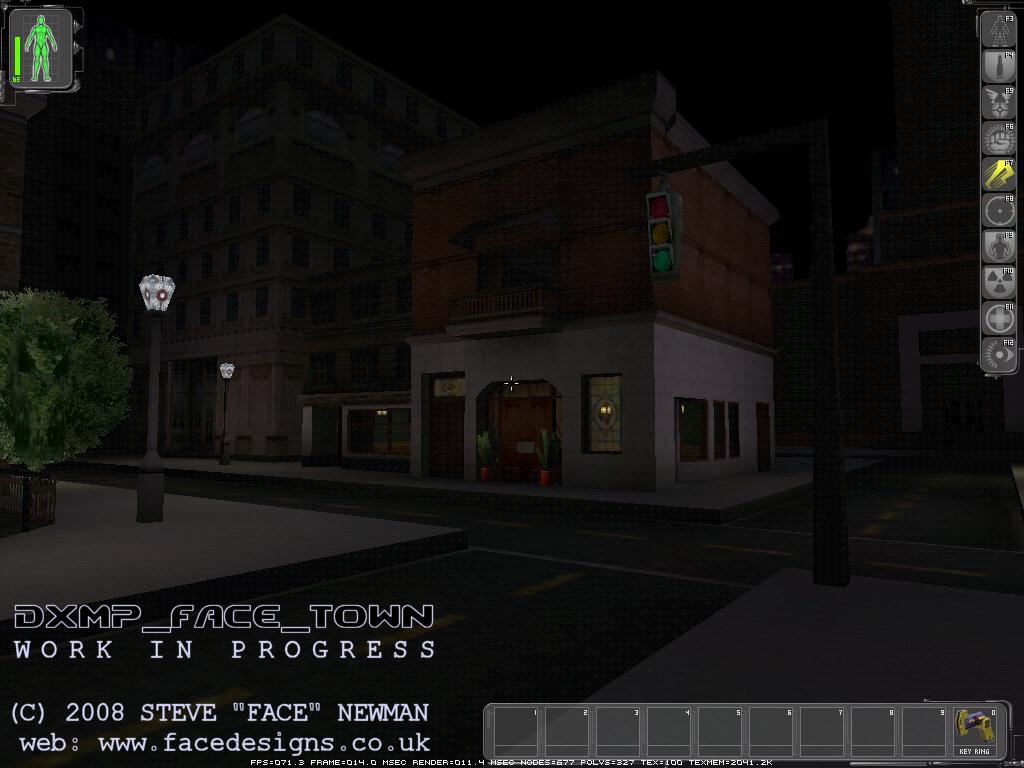Activate the eye vision augmentation

(x=997, y=354)
